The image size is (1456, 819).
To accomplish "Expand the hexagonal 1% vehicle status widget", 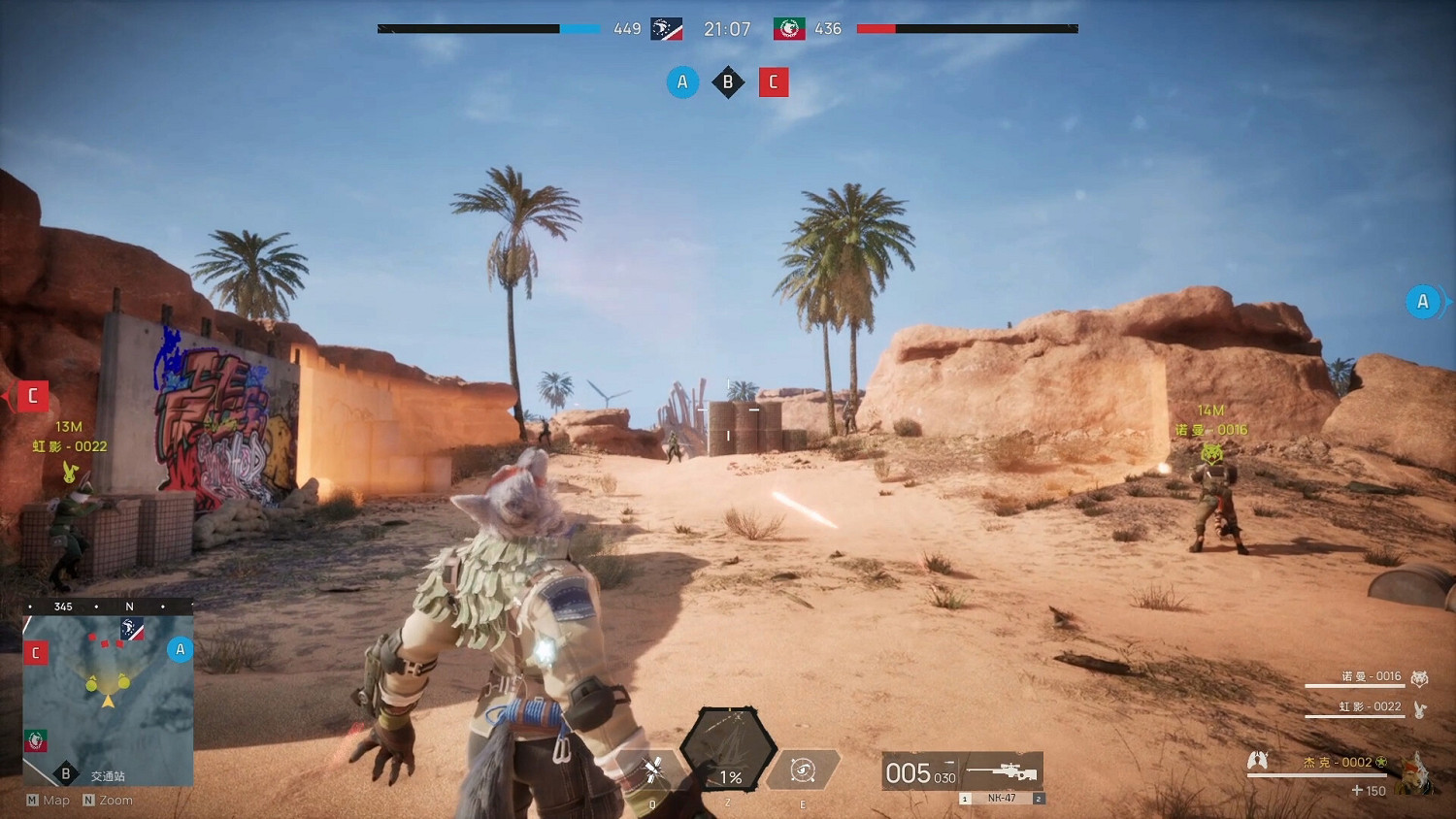I will tap(729, 752).
